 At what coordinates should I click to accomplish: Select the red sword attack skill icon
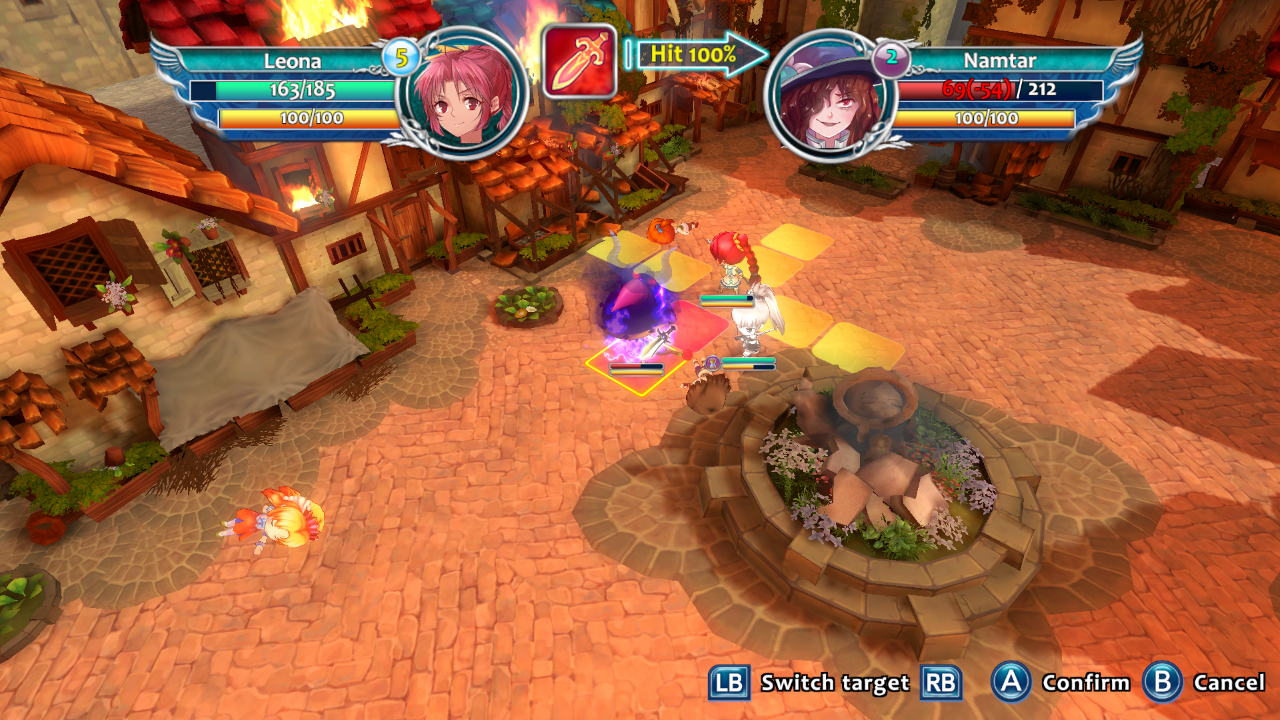point(579,61)
